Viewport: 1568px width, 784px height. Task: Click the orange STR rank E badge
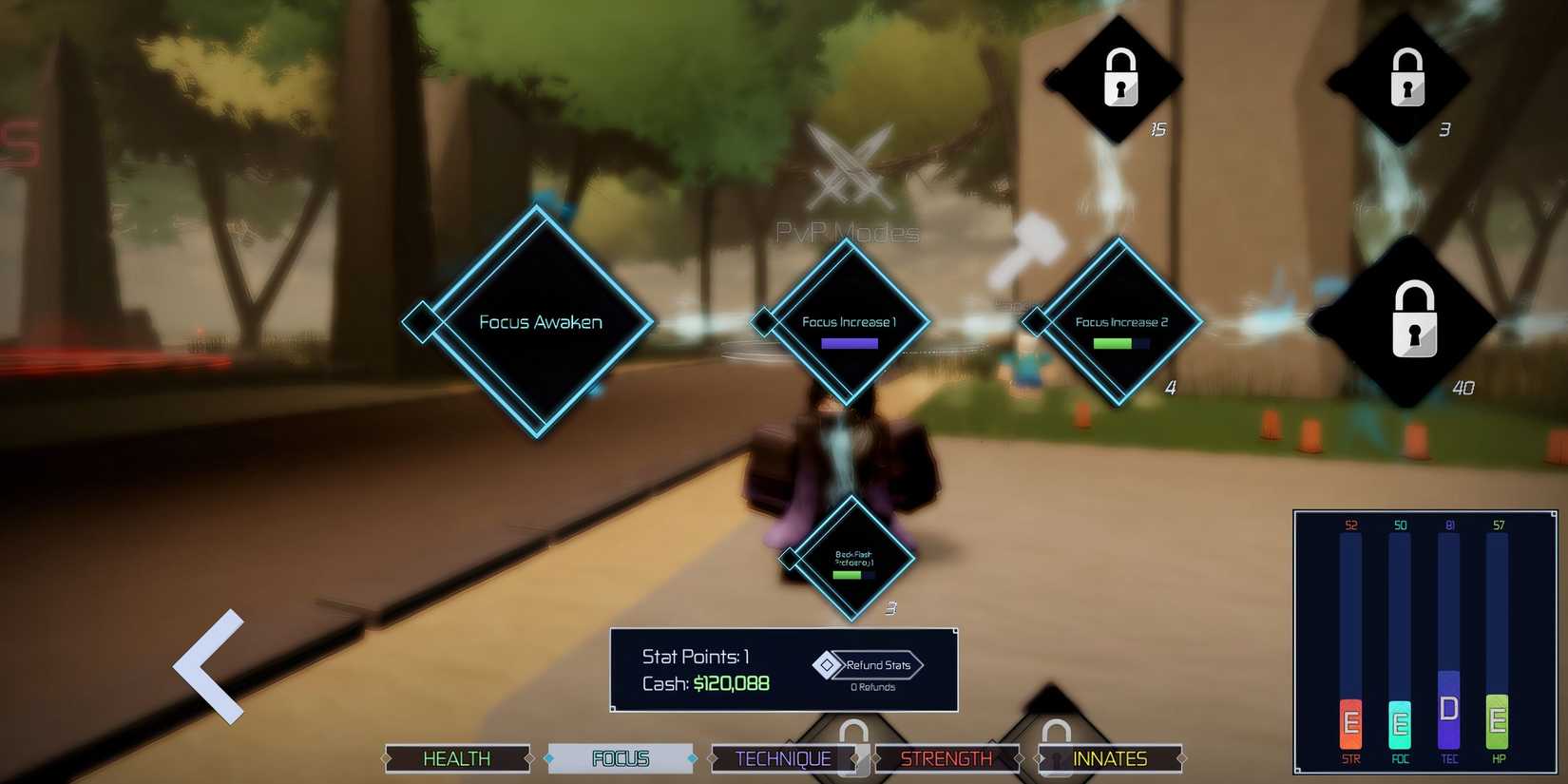1348,727
